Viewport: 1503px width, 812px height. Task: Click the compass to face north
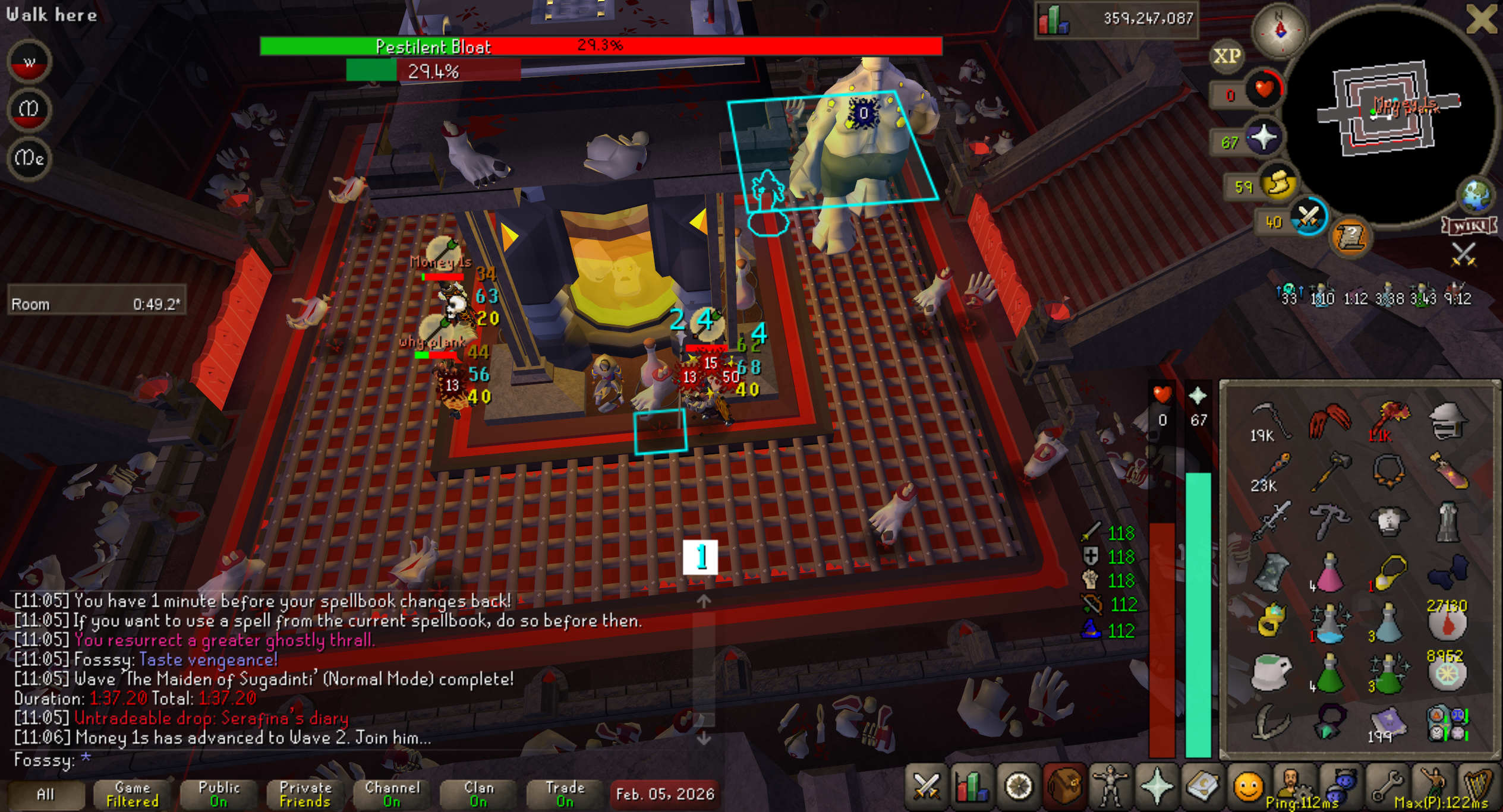coord(1280,30)
